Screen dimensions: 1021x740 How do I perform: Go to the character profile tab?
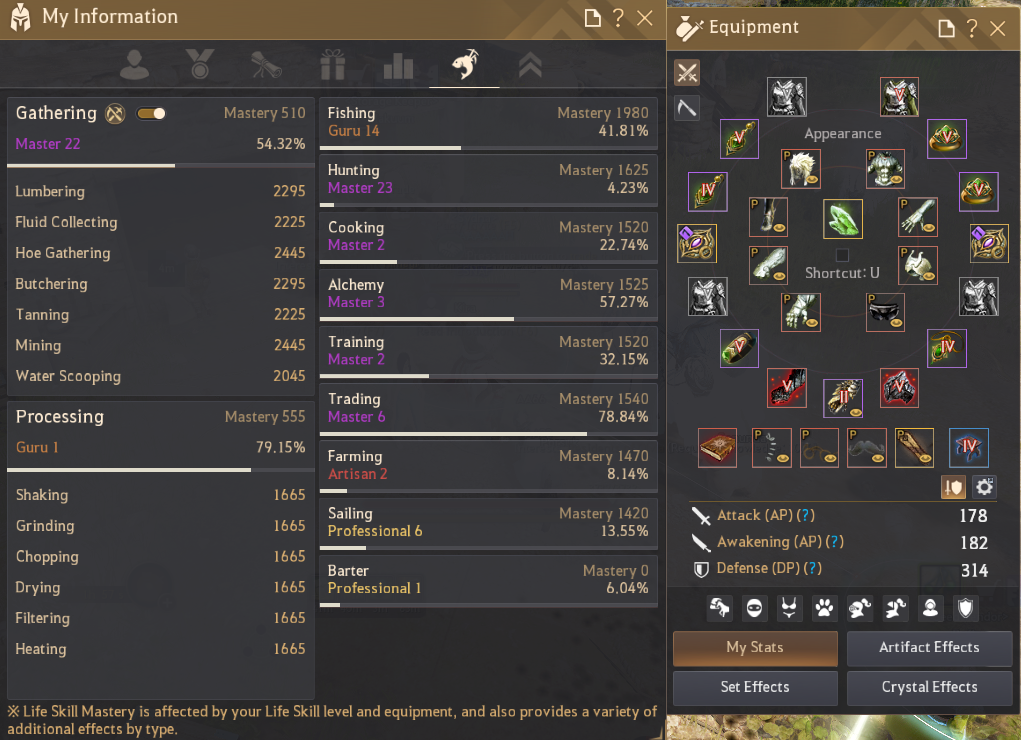point(134,66)
